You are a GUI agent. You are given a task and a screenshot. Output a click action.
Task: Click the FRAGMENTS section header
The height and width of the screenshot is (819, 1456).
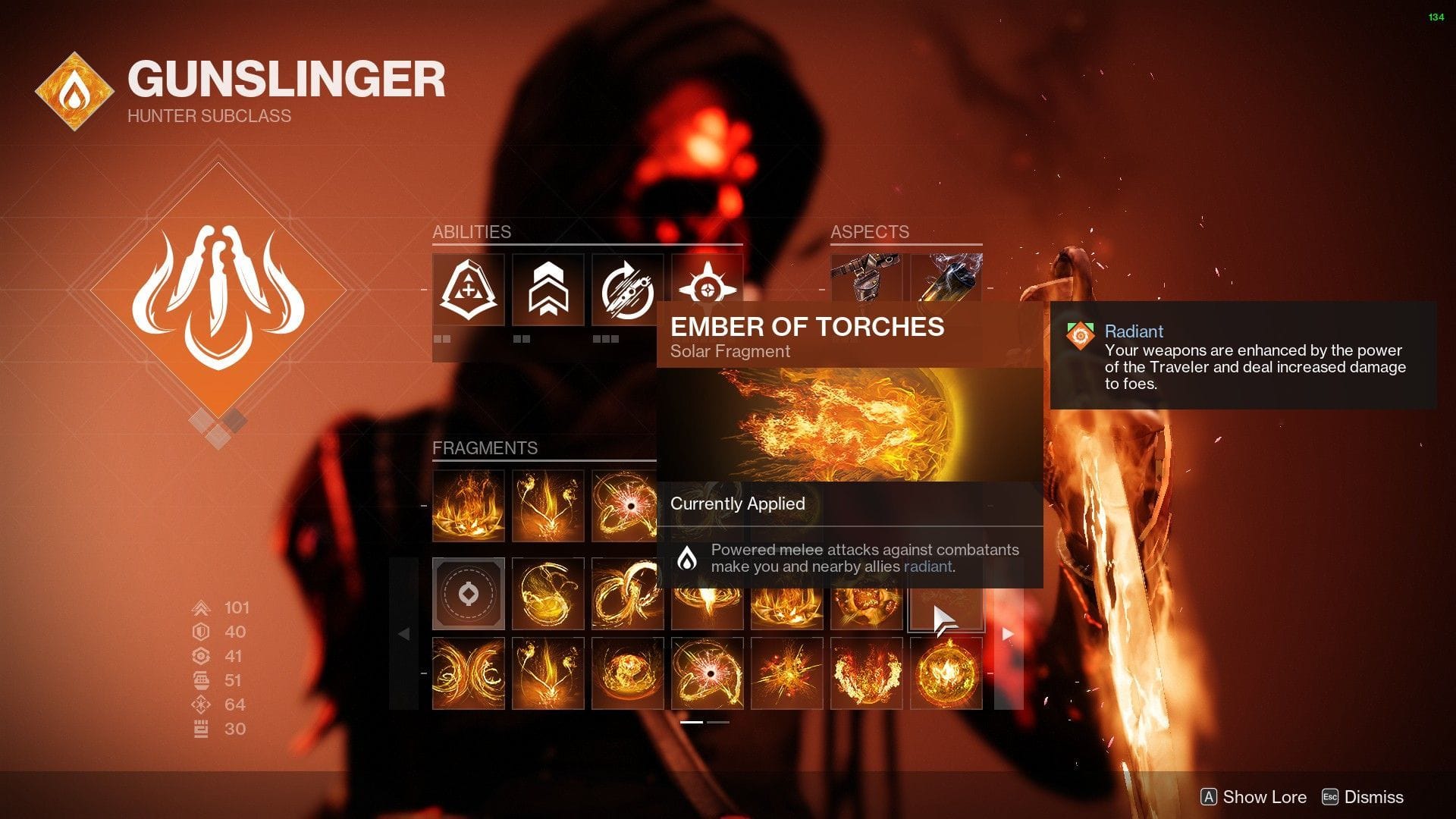[x=486, y=447]
